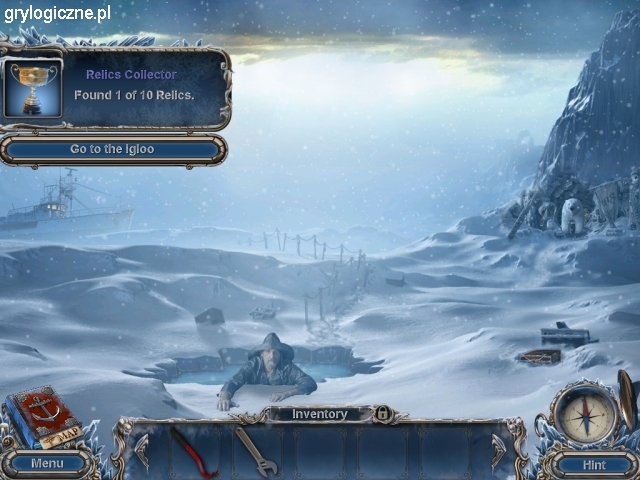
Task: Select the red crowbar in inventory
Action: tap(187, 450)
